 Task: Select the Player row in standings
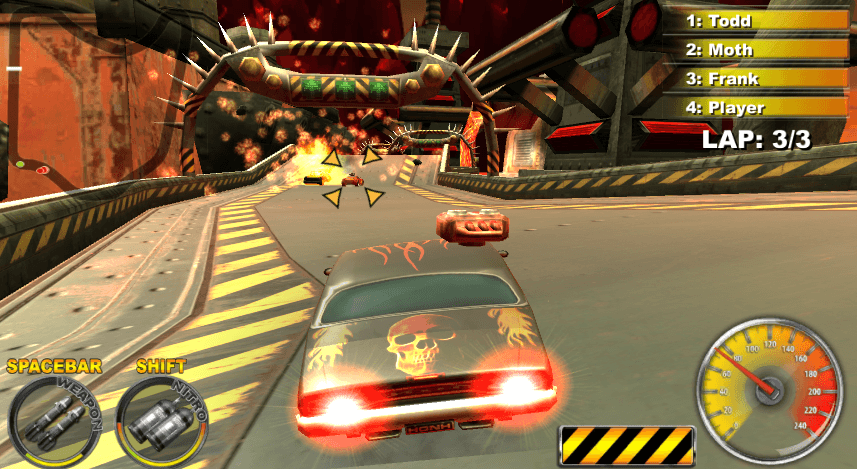coord(758,107)
